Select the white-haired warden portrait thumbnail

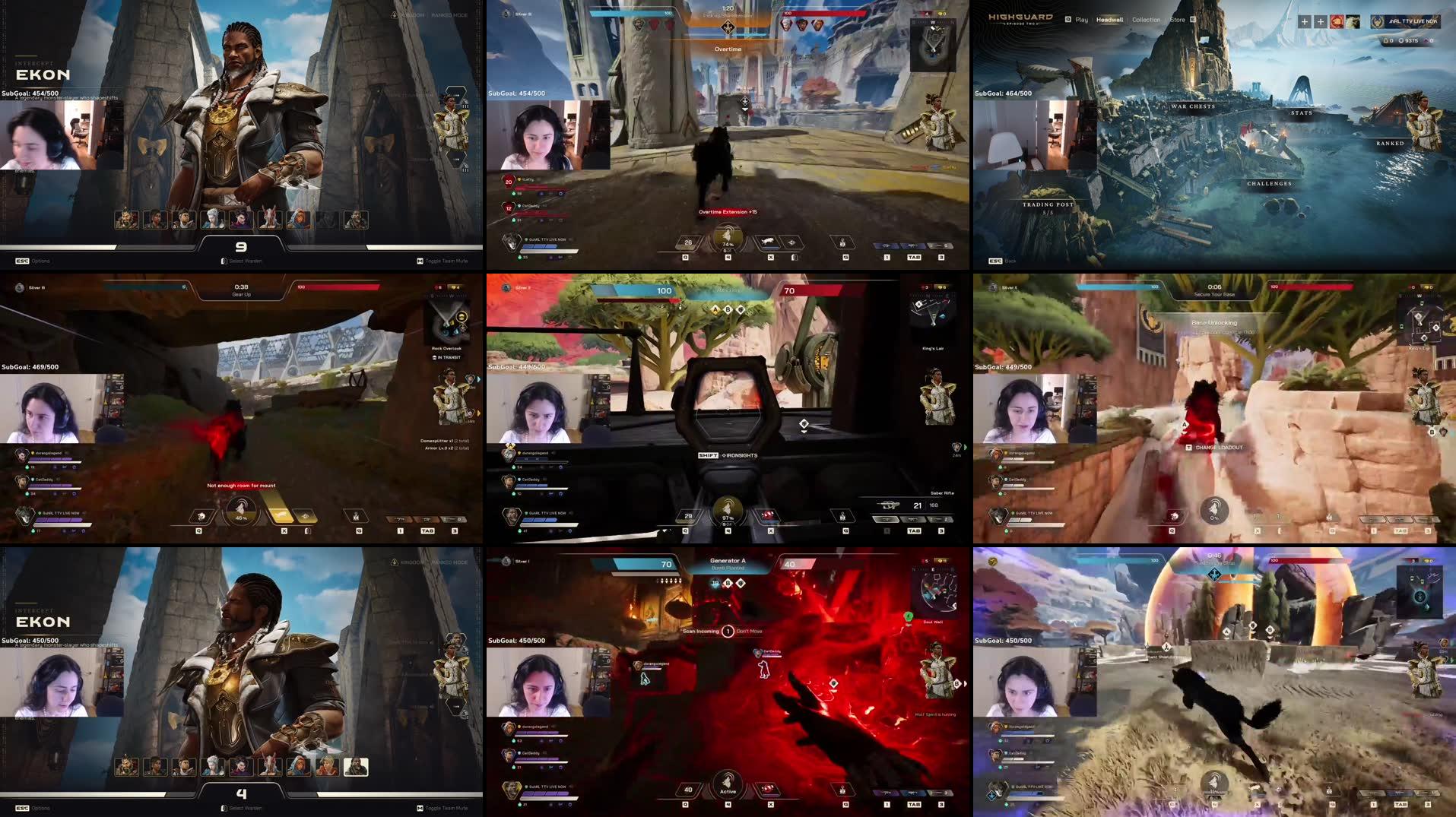coord(214,219)
